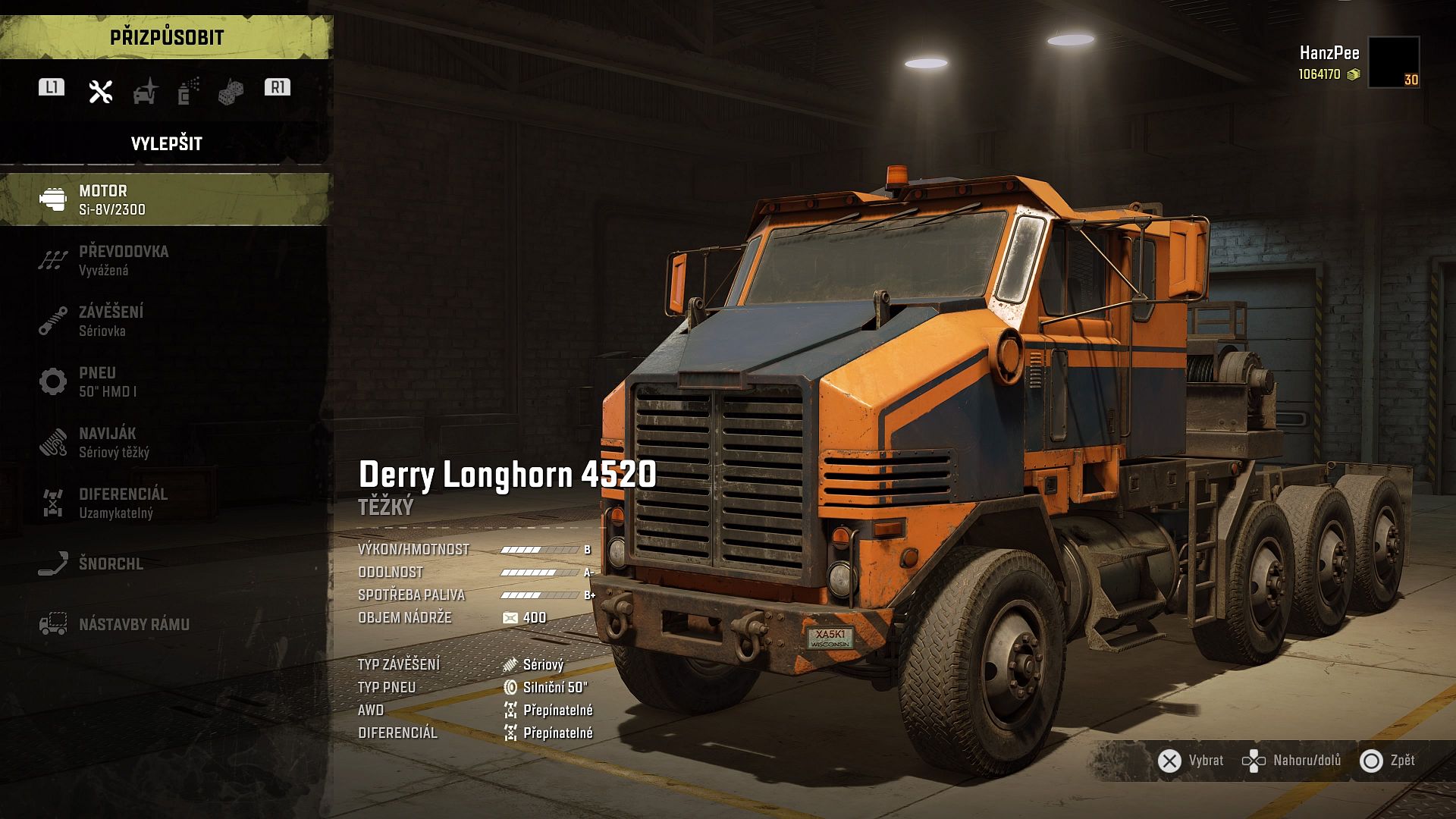Choose the Závěšení suspension entry
1456x819 pixels.
pos(165,321)
